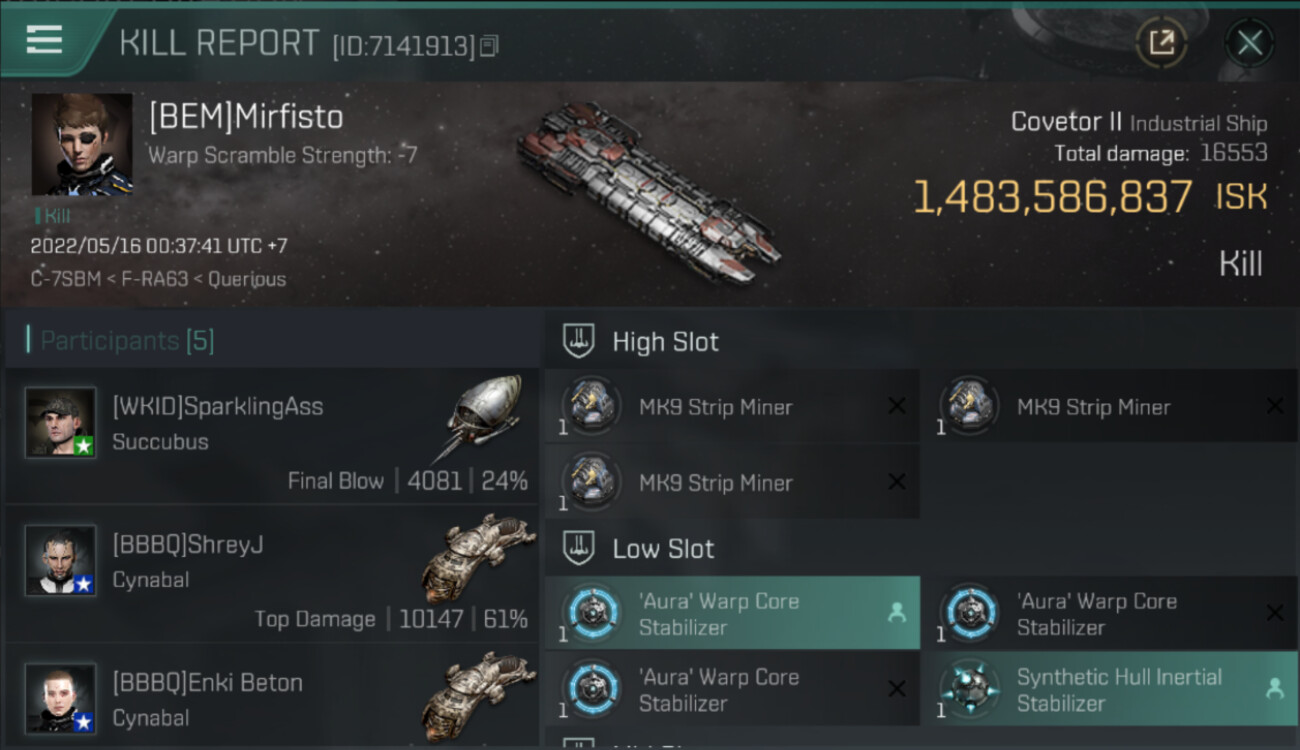Open the hamburger menu
The width and height of the screenshot is (1300, 750).
pyautogui.click(x=44, y=40)
